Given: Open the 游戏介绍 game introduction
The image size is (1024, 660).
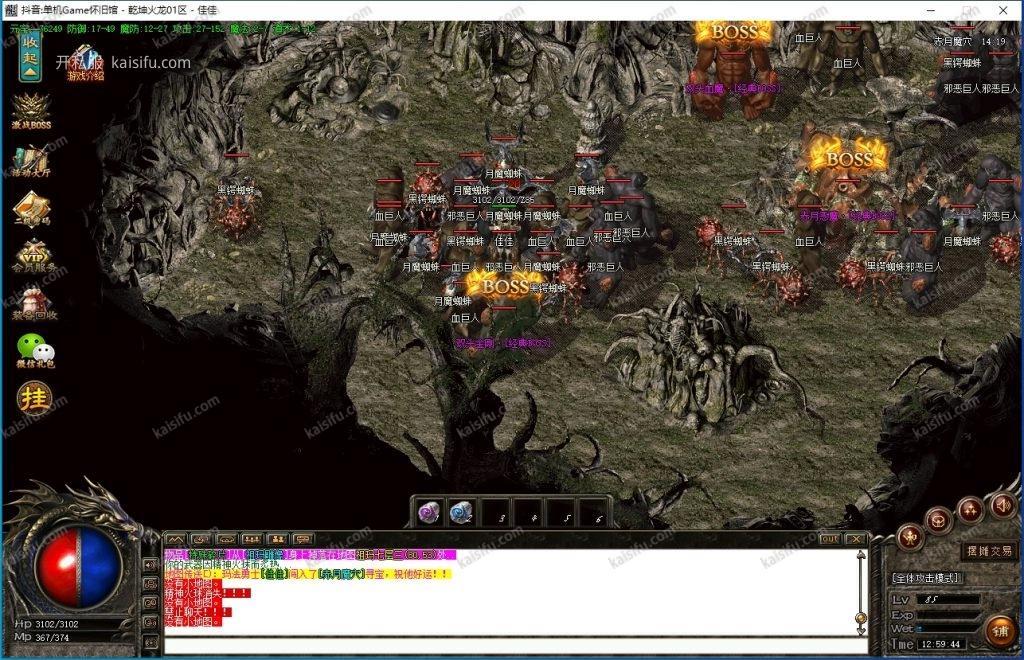Looking at the screenshot, I should click(84, 61).
